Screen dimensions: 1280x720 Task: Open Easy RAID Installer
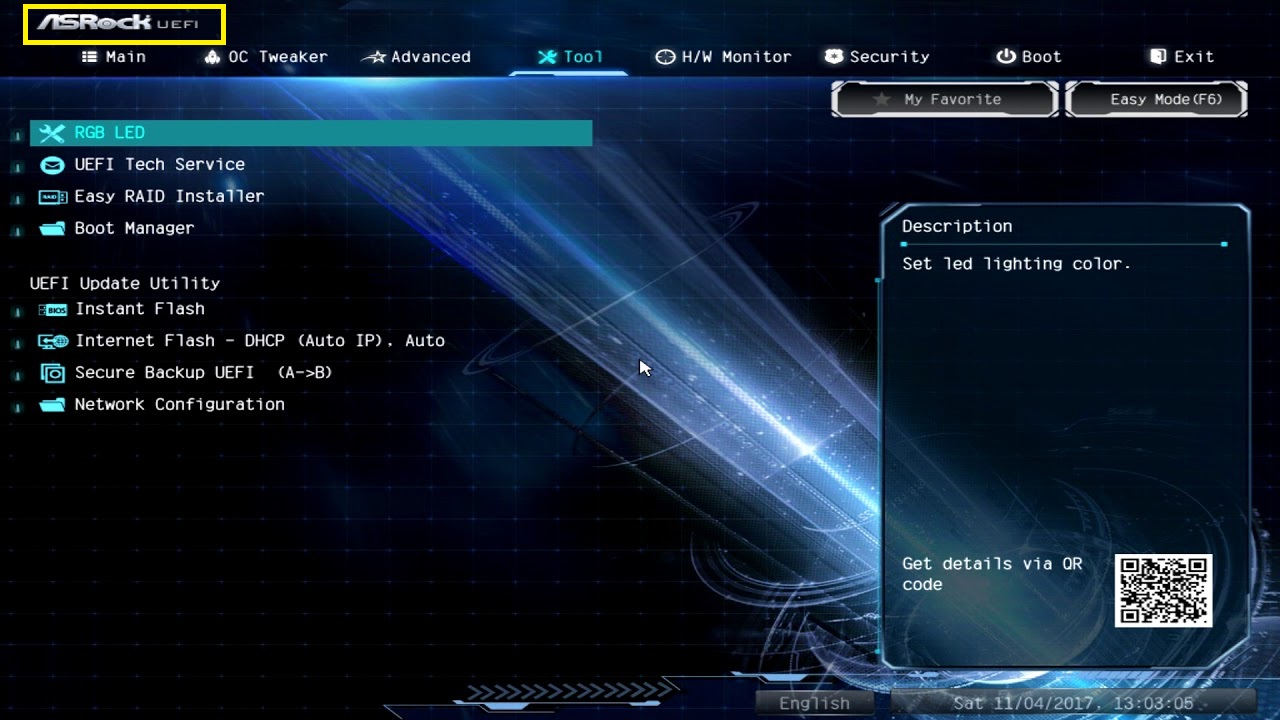169,197
